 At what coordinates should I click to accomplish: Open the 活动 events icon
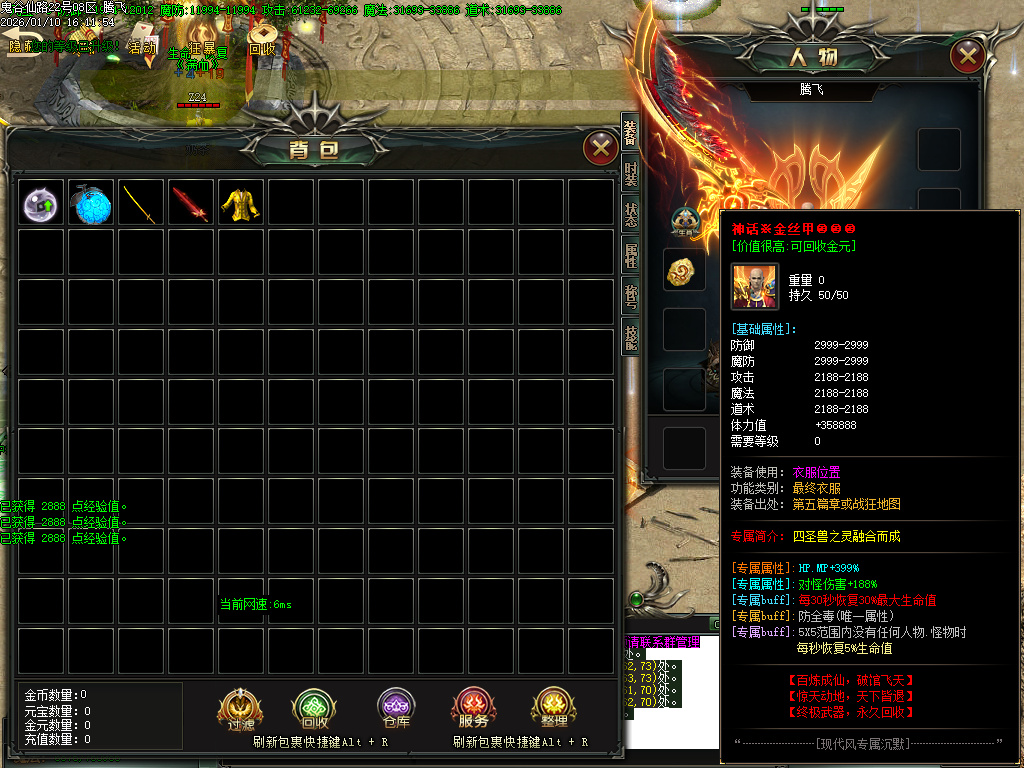143,42
